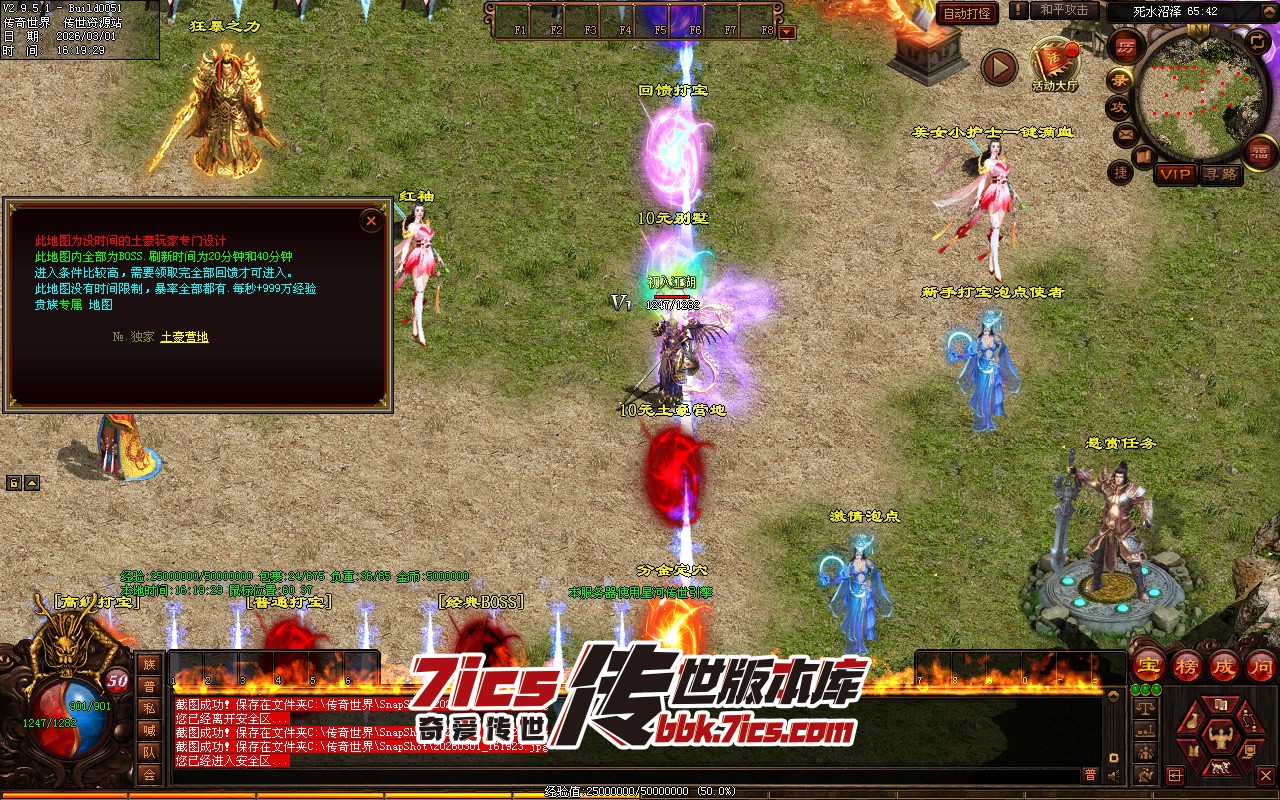Close the map description dialog
The width and height of the screenshot is (1280, 800).
pos(371,220)
